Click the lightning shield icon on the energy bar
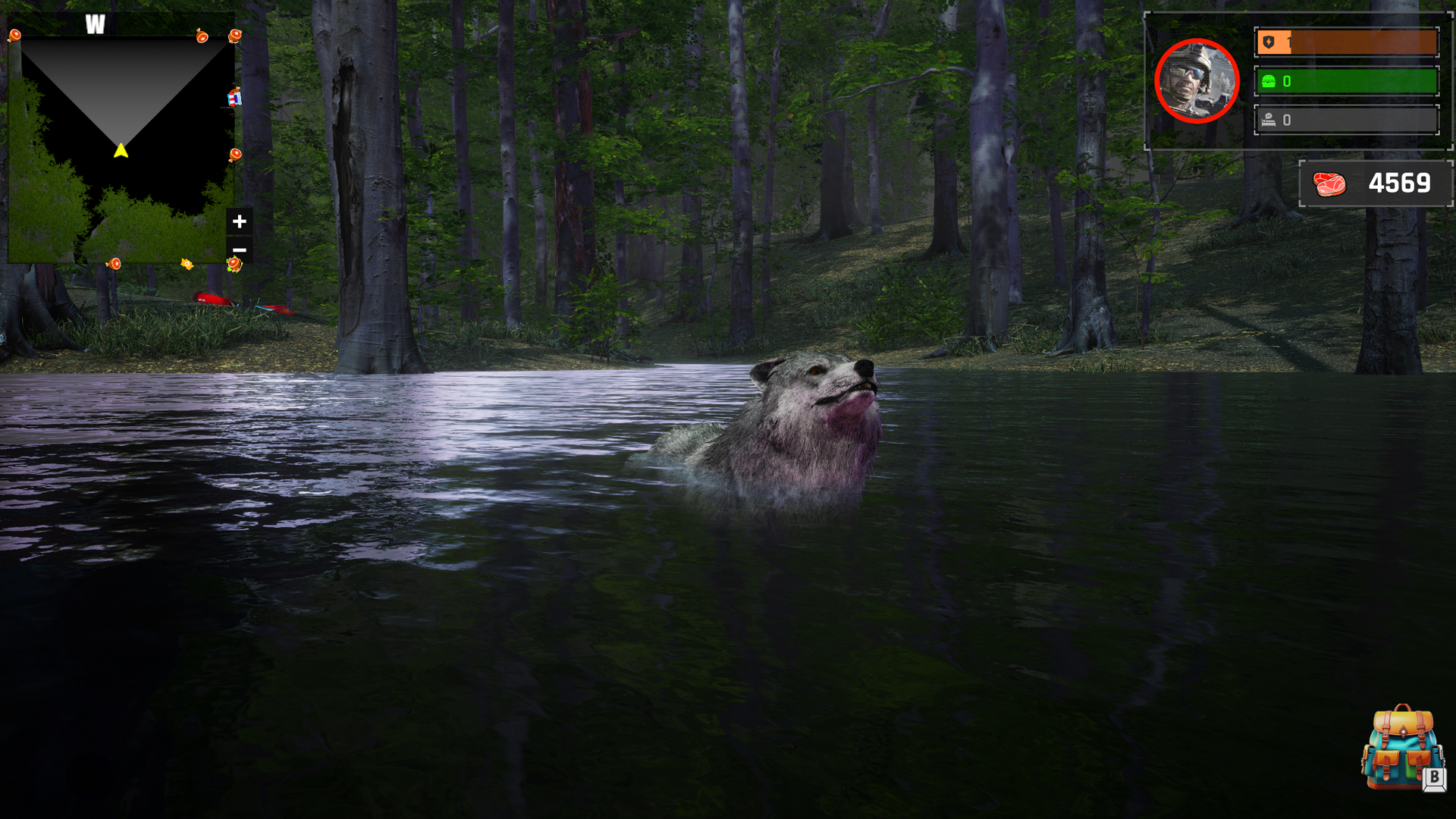Viewport: 1456px width, 819px height. [x=1269, y=43]
